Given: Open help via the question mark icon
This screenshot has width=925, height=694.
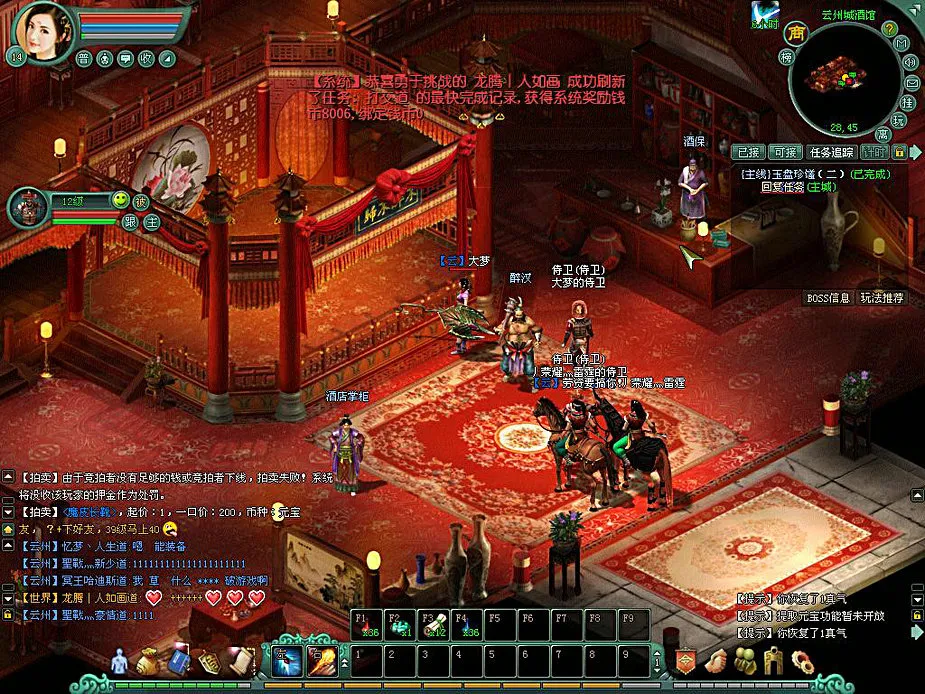Looking at the screenshot, I should point(888,28).
